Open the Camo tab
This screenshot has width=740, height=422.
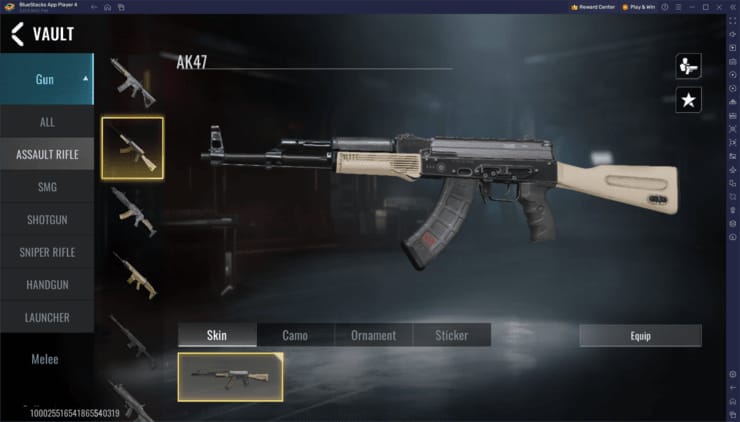click(295, 335)
